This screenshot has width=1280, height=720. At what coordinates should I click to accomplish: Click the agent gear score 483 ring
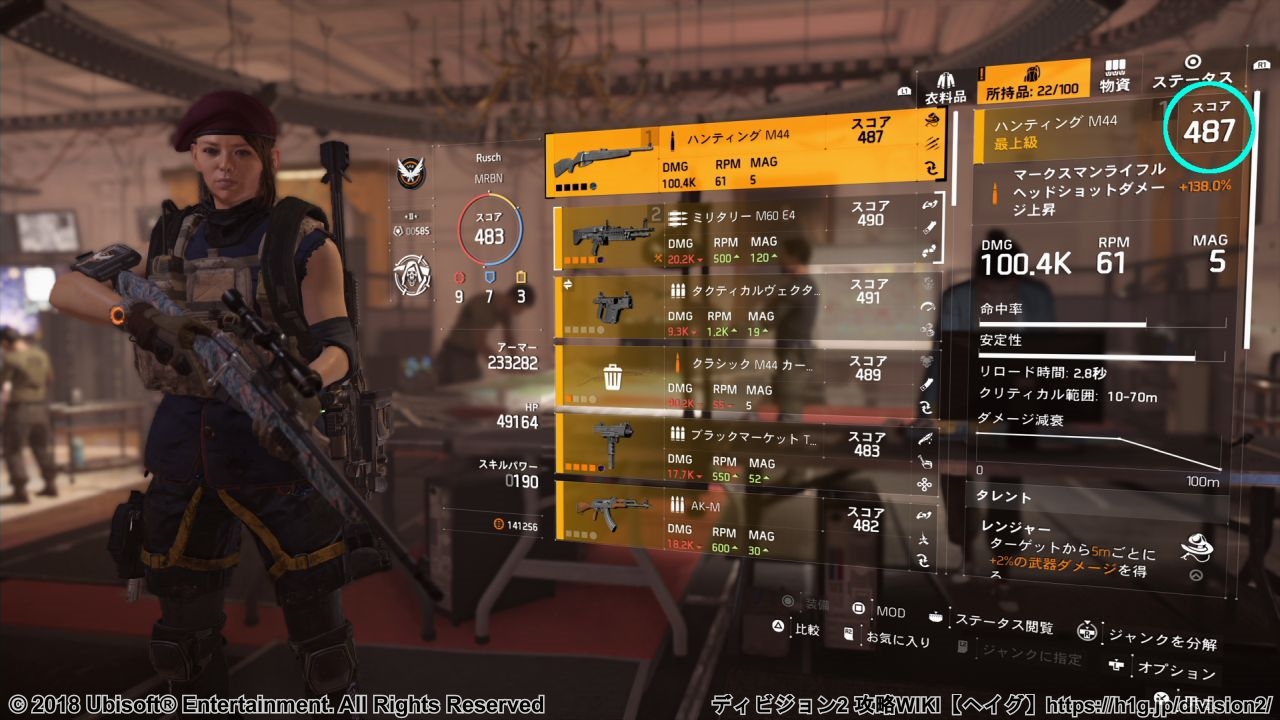point(489,236)
